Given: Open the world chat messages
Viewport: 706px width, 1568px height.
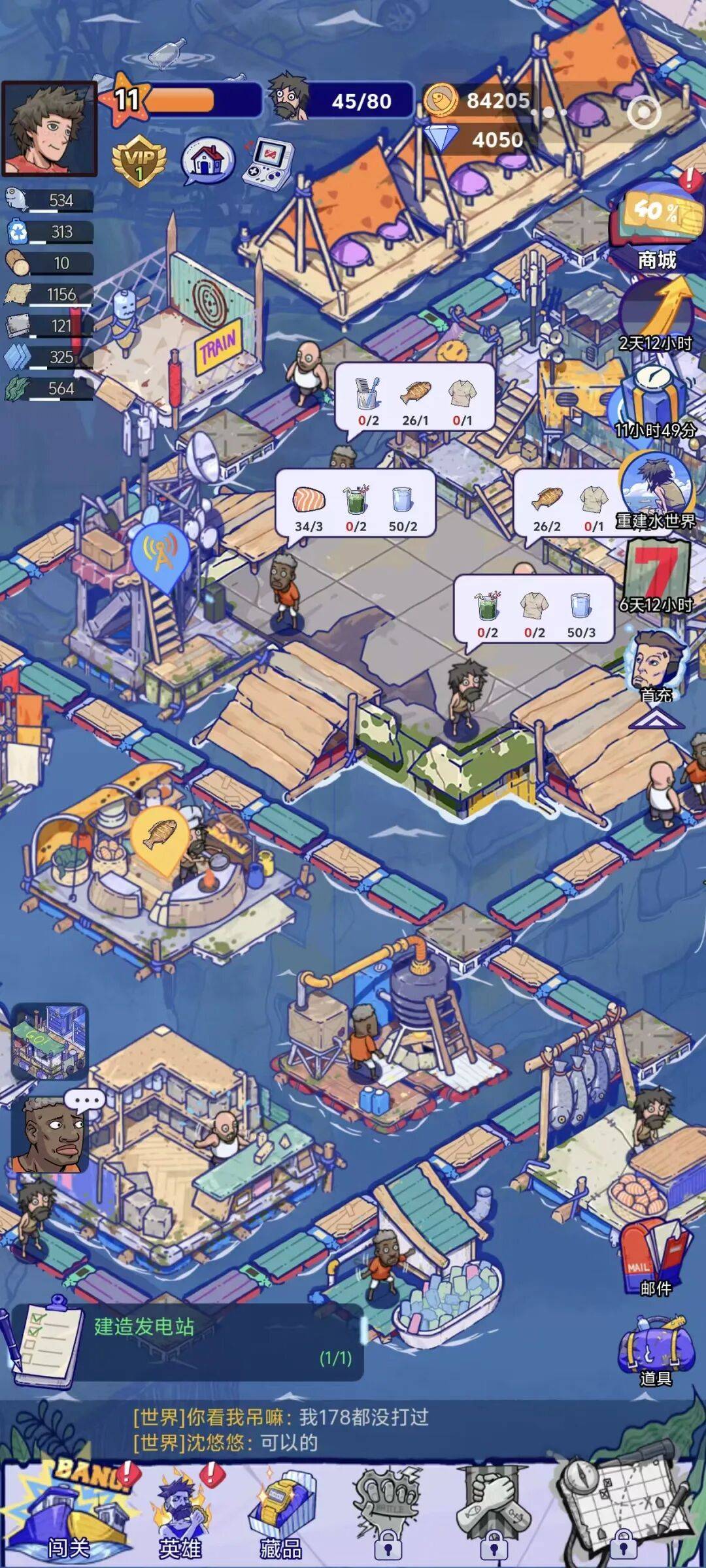Looking at the screenshot, I should [281, 1429].
